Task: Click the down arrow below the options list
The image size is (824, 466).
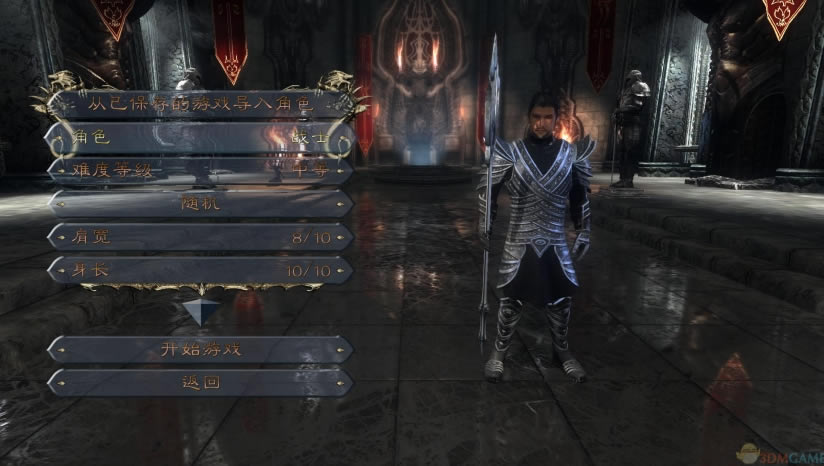Action: [x=200, y=311]
